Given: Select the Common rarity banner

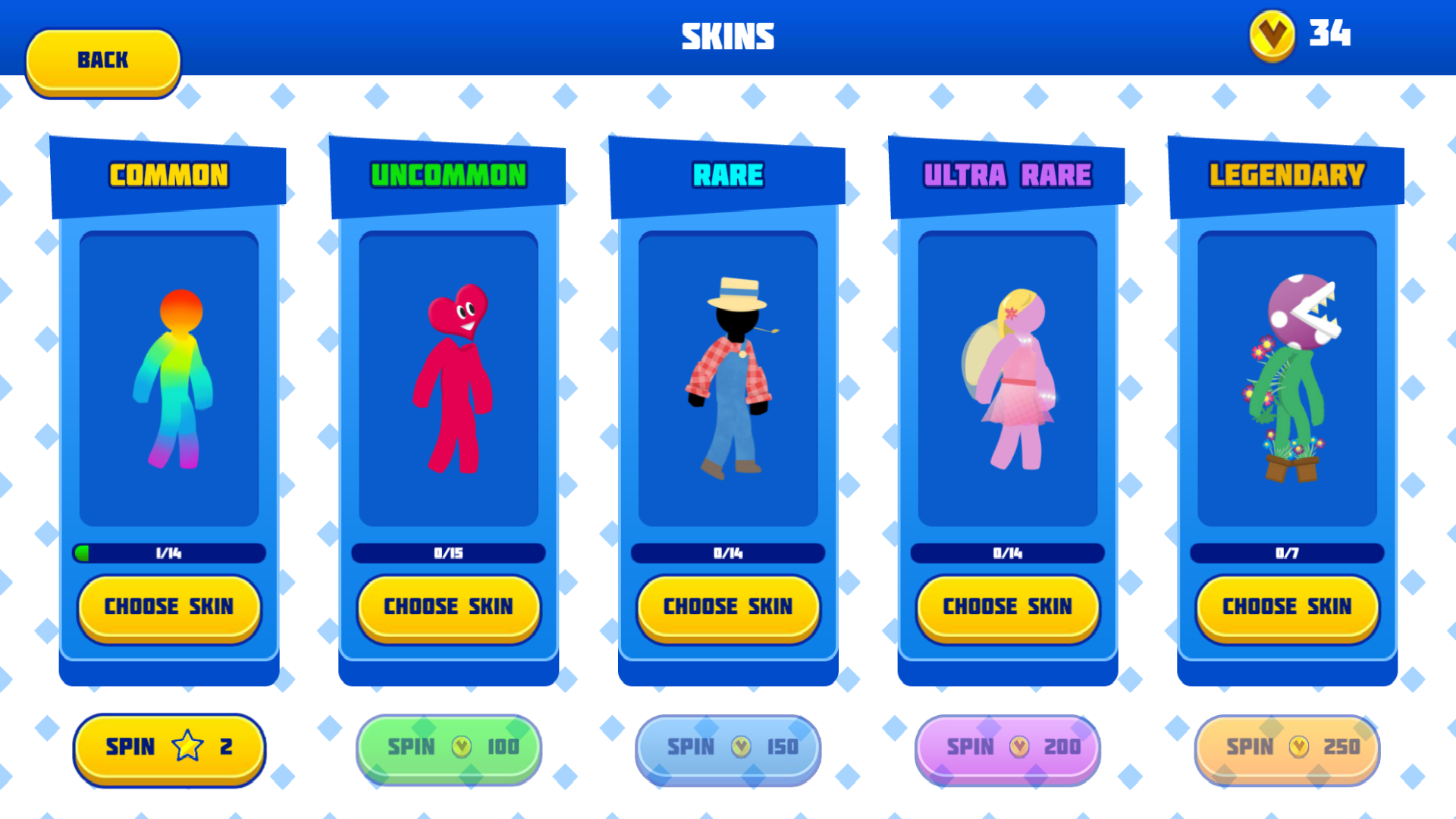Looking at the screenshot, I should pyautogui.click(x=168, y=174).
